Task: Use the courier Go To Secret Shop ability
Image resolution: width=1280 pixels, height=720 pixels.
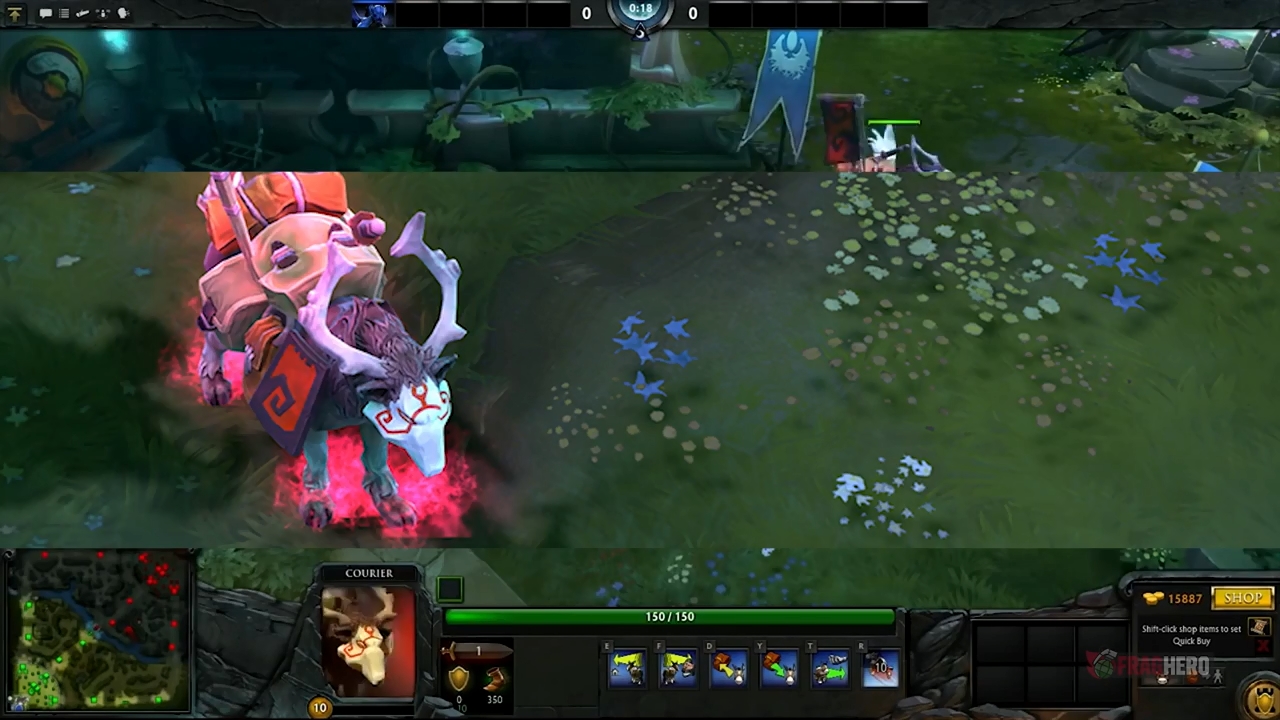Action: pos(679,667)
